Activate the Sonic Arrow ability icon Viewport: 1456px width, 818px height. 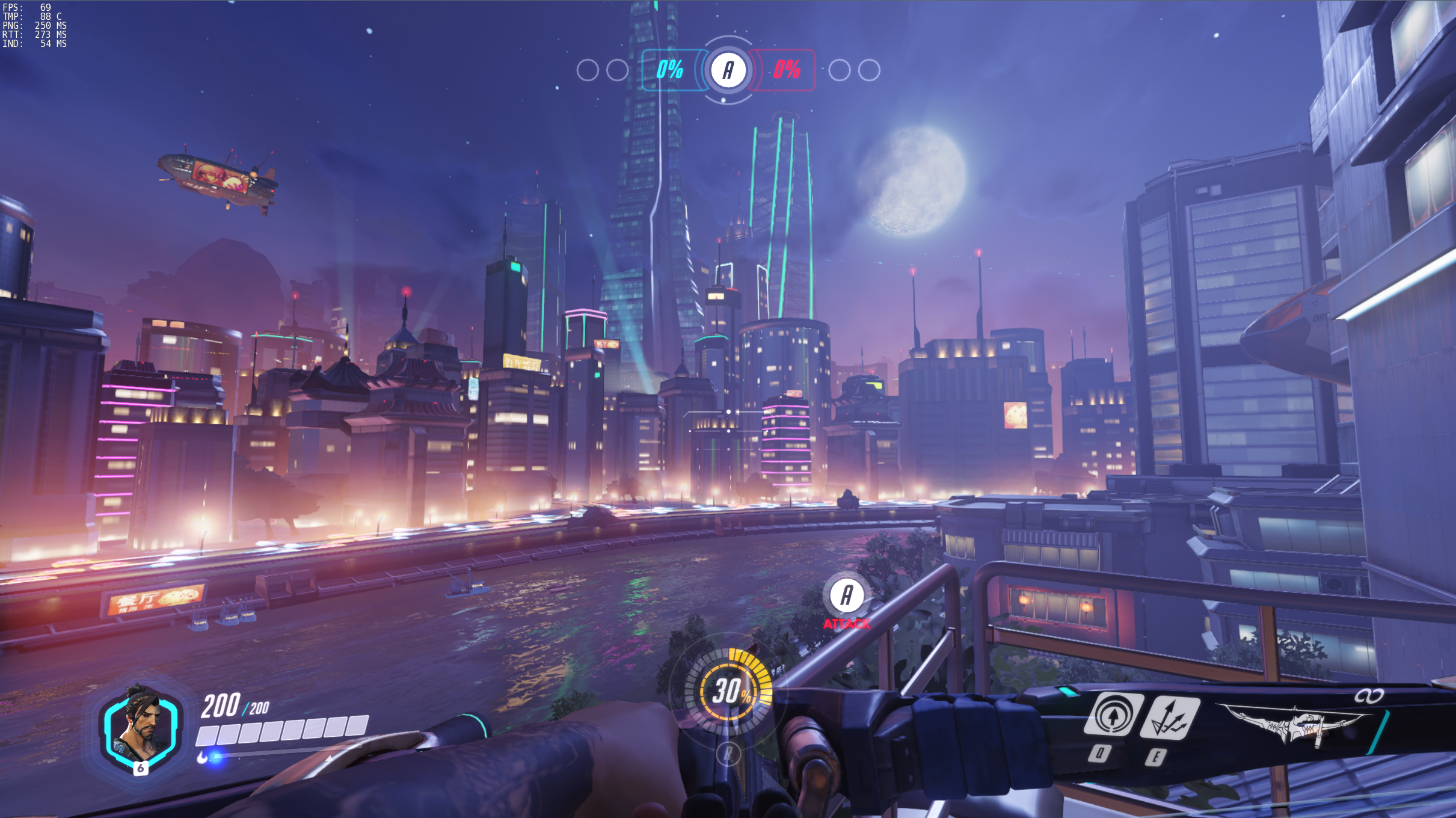pyautogui.click(x=1113, y=715)
